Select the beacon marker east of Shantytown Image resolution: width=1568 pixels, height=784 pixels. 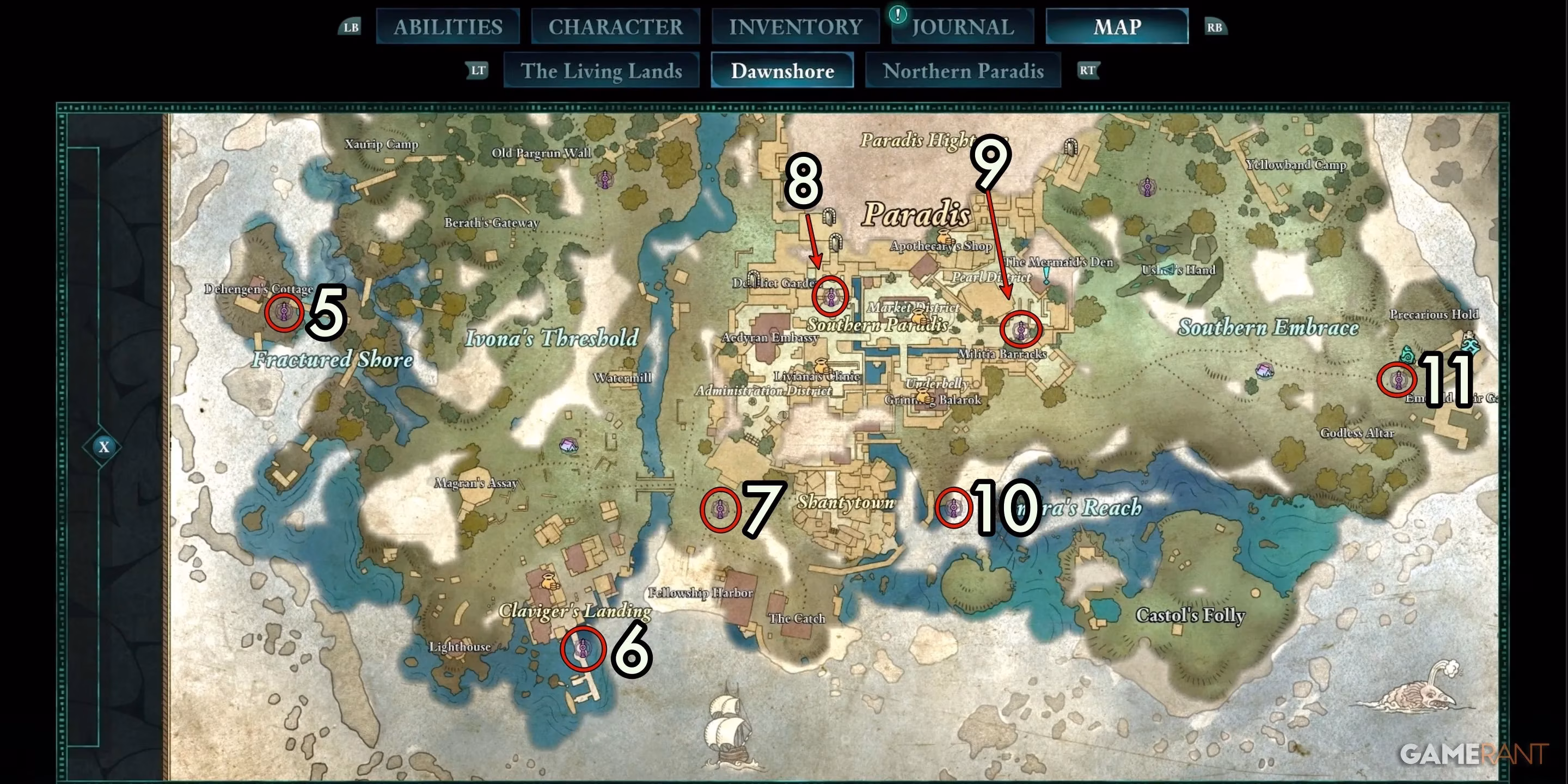(x=953, y=506)
